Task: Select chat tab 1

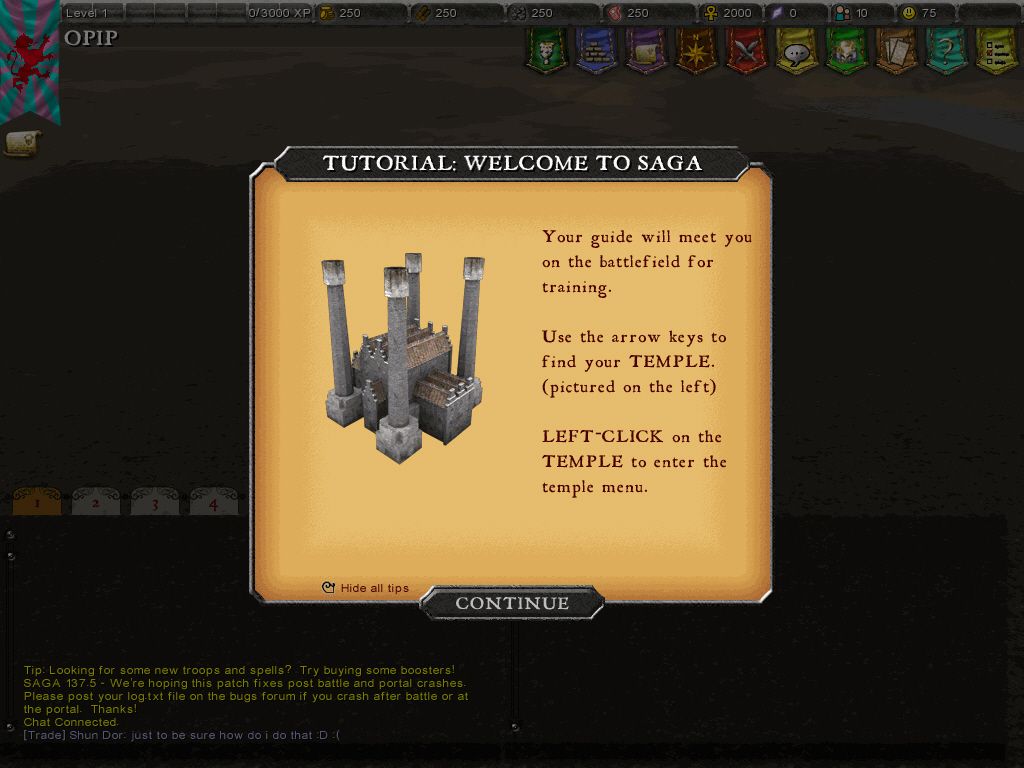Action: tap(37, 503)
